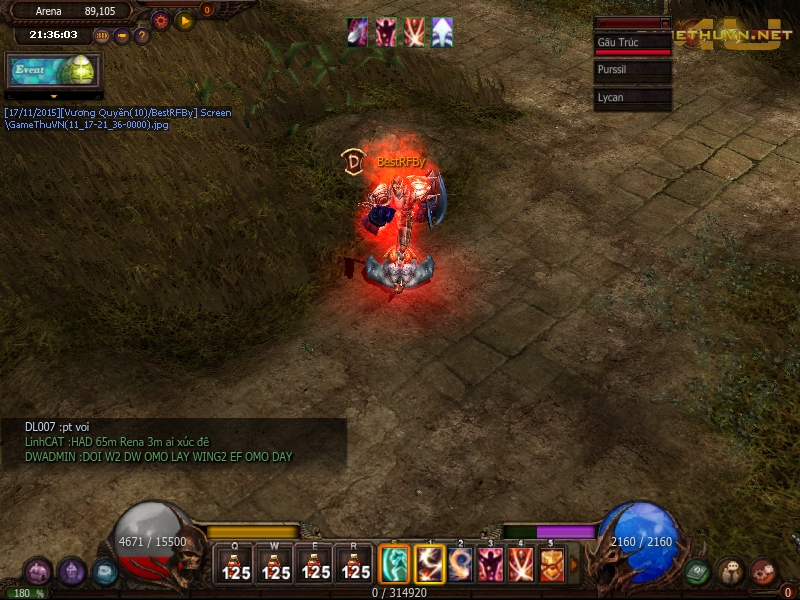Activate the pink figure skill in slot 3
Image resolution: width=800 pixels, height=600 pixels.
(491, 565)
